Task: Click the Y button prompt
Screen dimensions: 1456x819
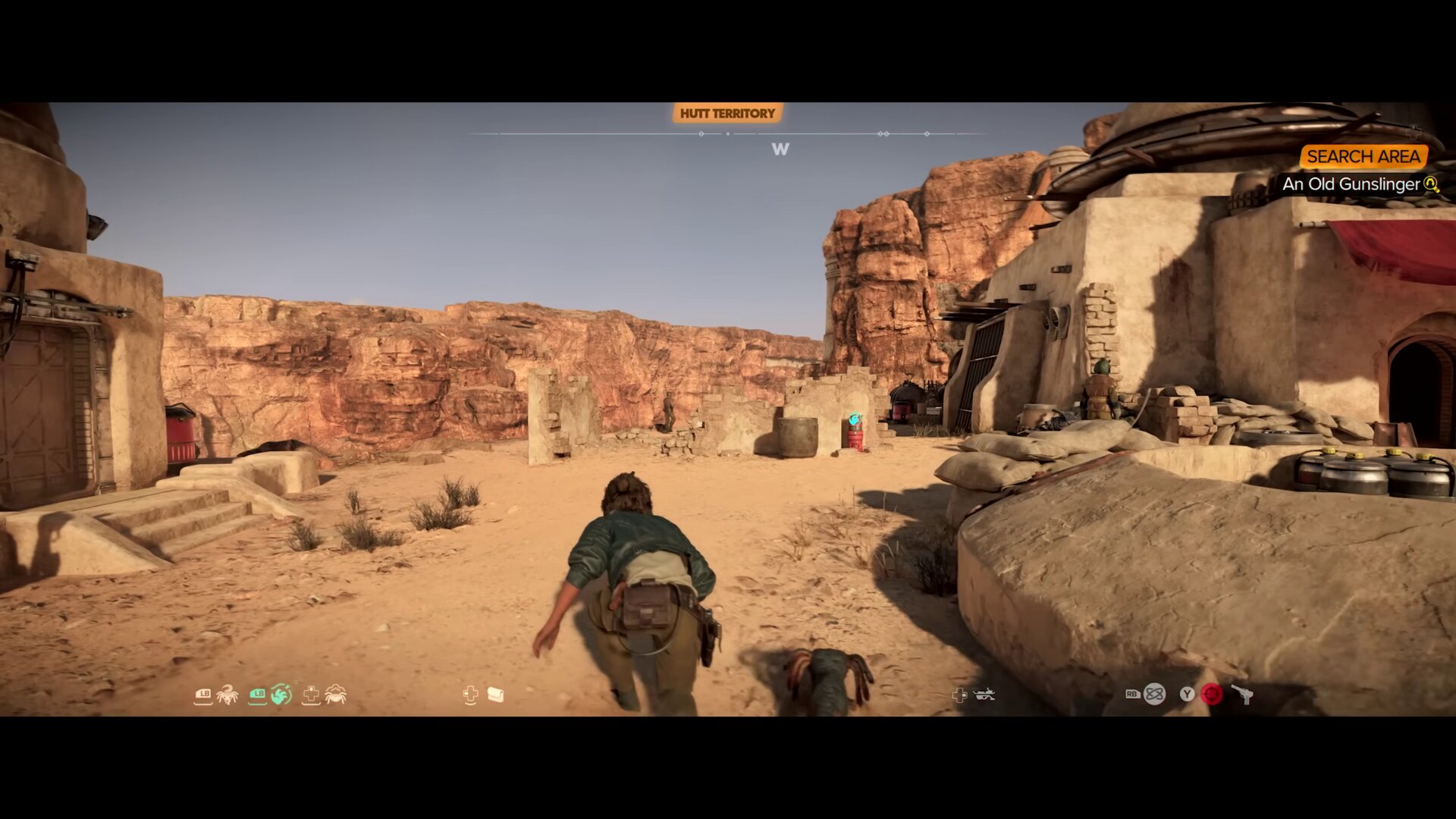Action: [x=1187, y=694]
